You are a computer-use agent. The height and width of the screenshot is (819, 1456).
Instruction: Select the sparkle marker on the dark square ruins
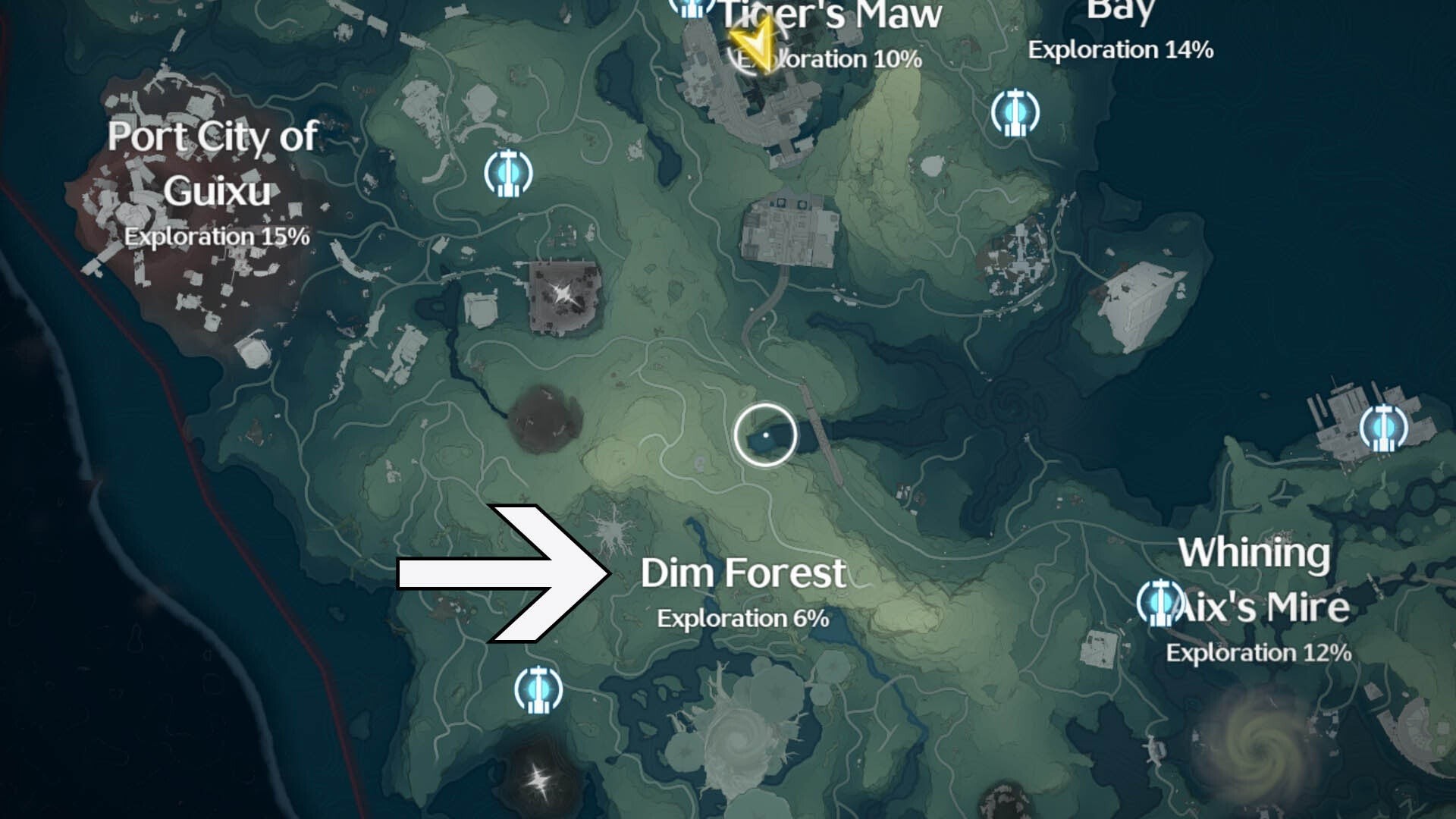click(x=563, y=294)
